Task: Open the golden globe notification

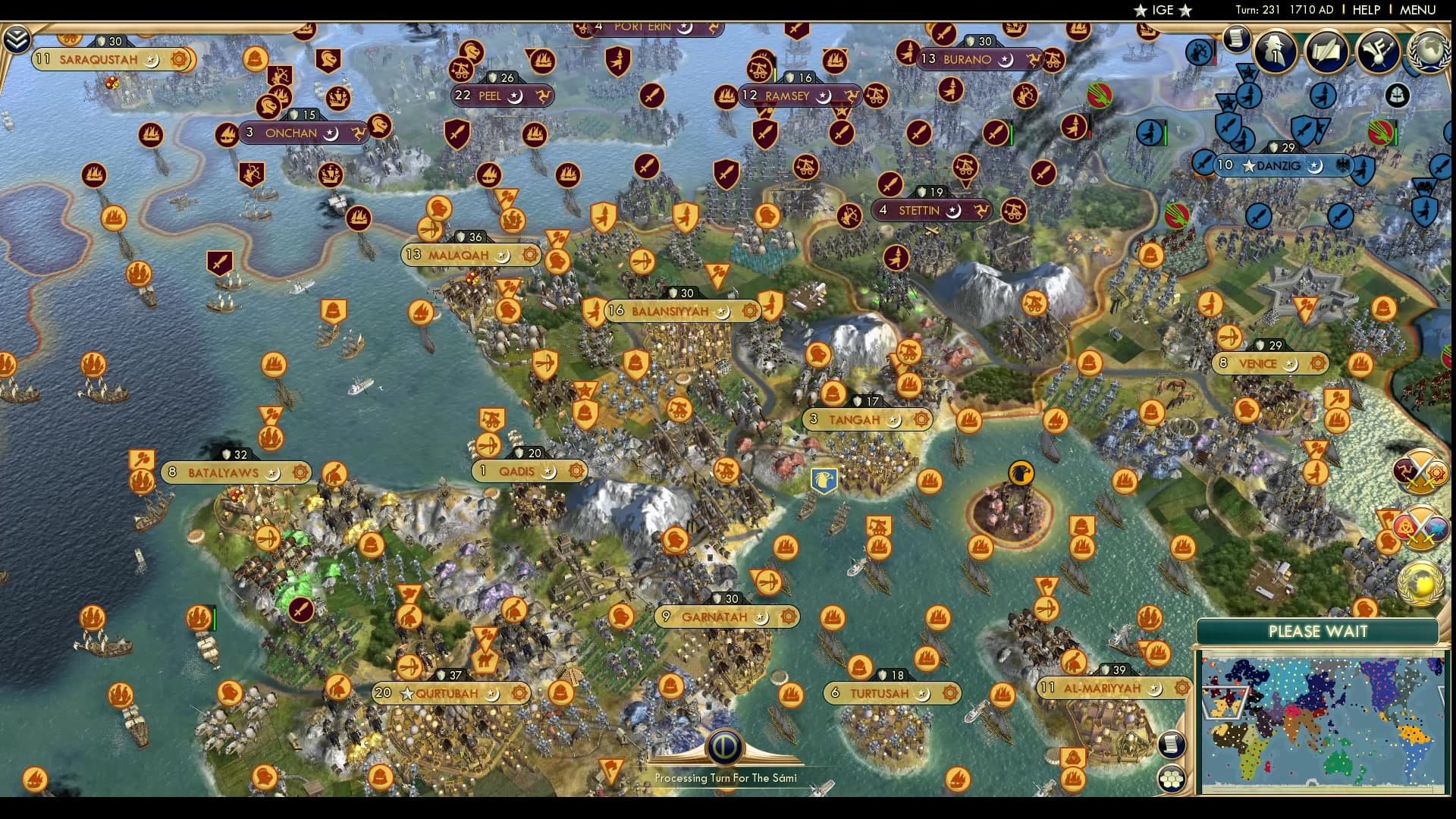Action: (1420, 584)
